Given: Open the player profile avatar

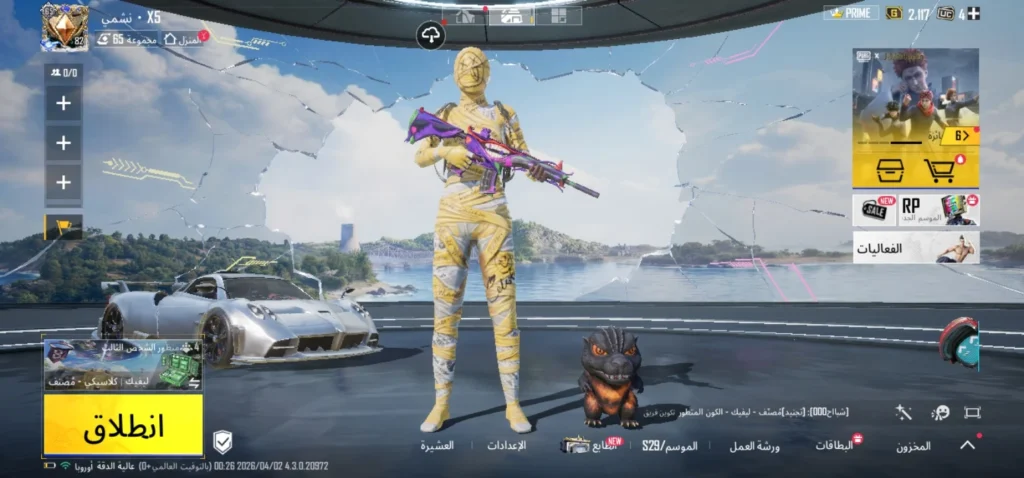Looking at the screenshot, I should 64,27.
